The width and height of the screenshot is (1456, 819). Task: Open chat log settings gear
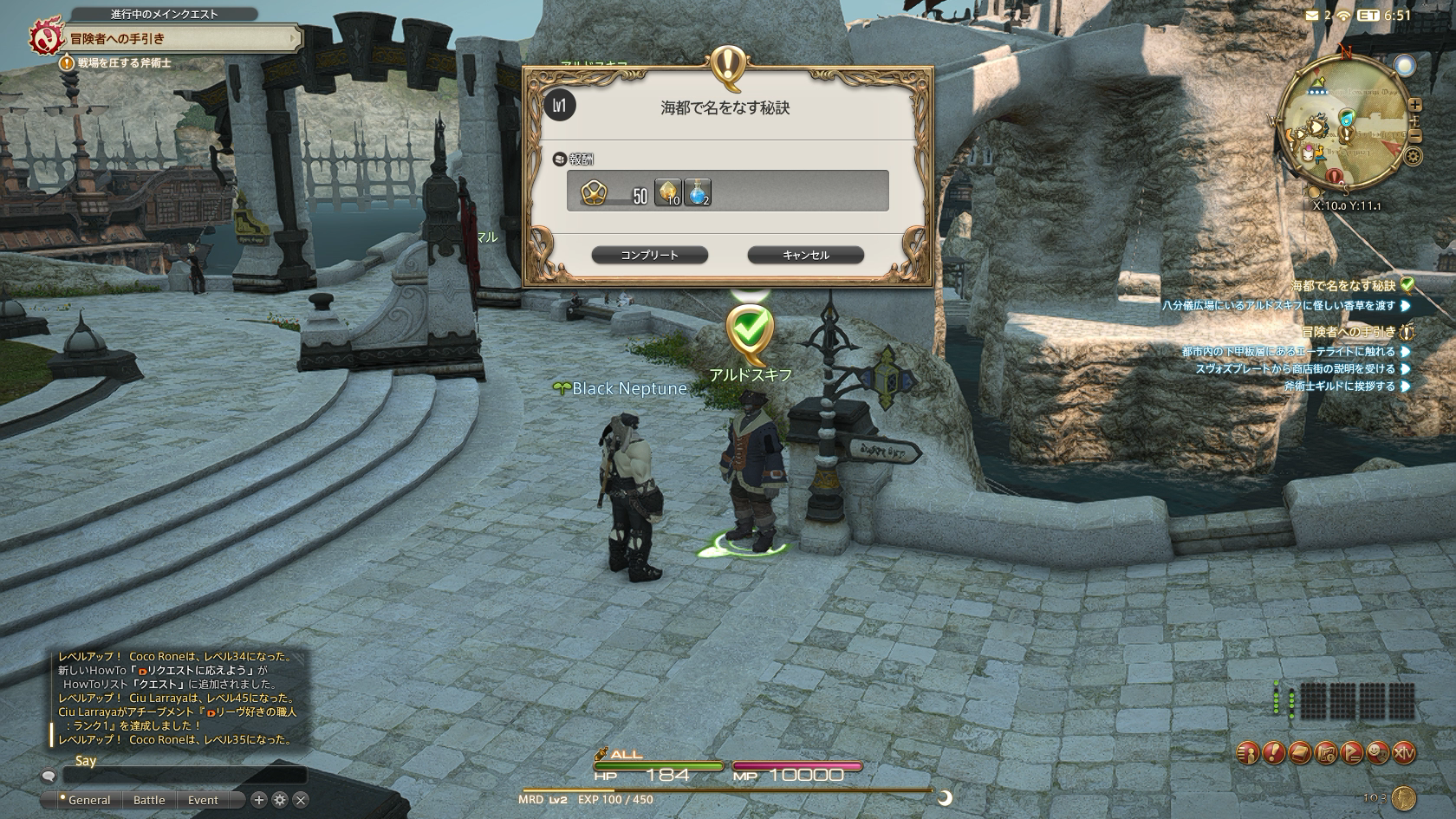(279, 800)
